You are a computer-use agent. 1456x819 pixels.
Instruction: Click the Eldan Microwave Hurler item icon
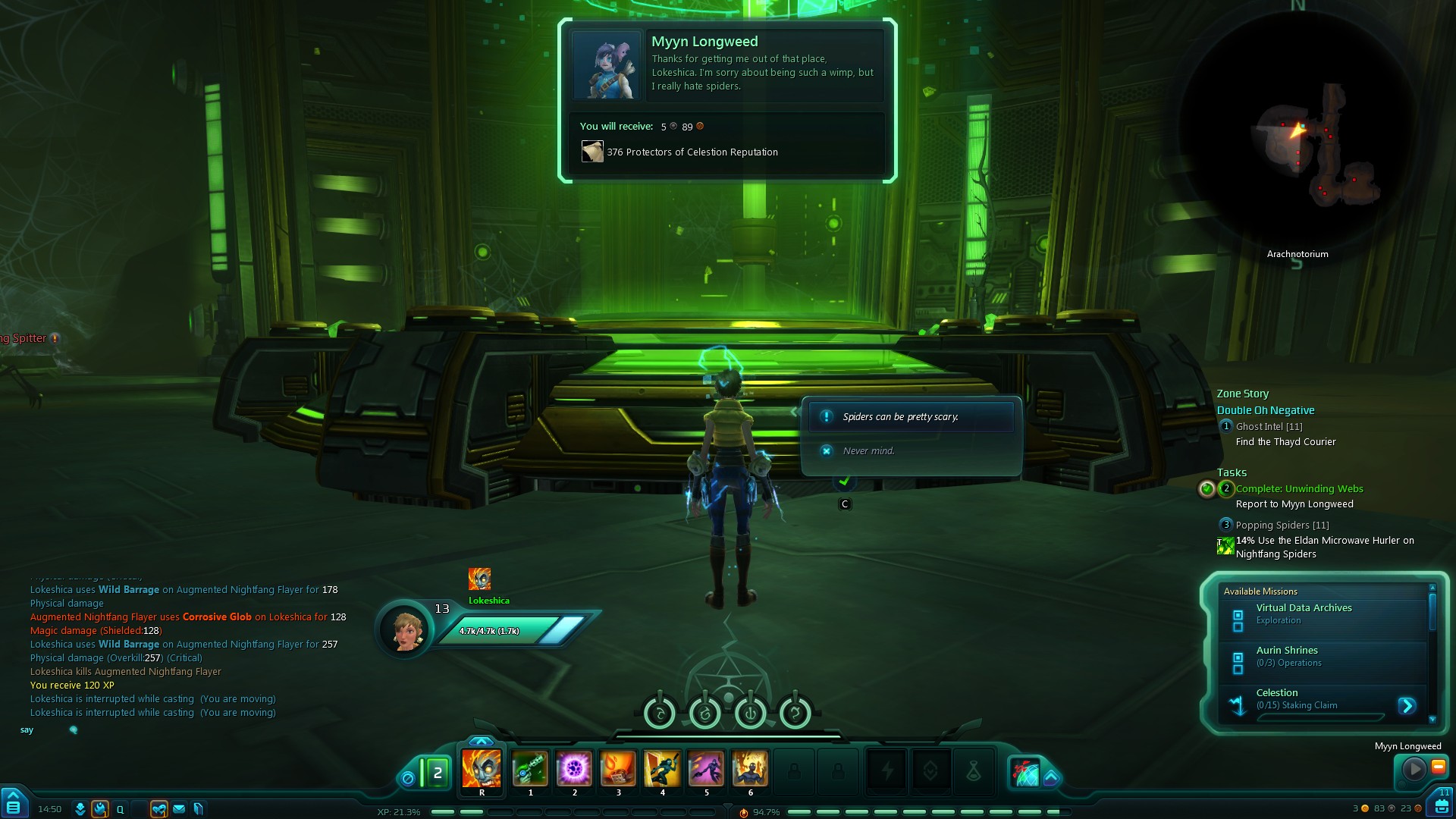point(1225,546)
